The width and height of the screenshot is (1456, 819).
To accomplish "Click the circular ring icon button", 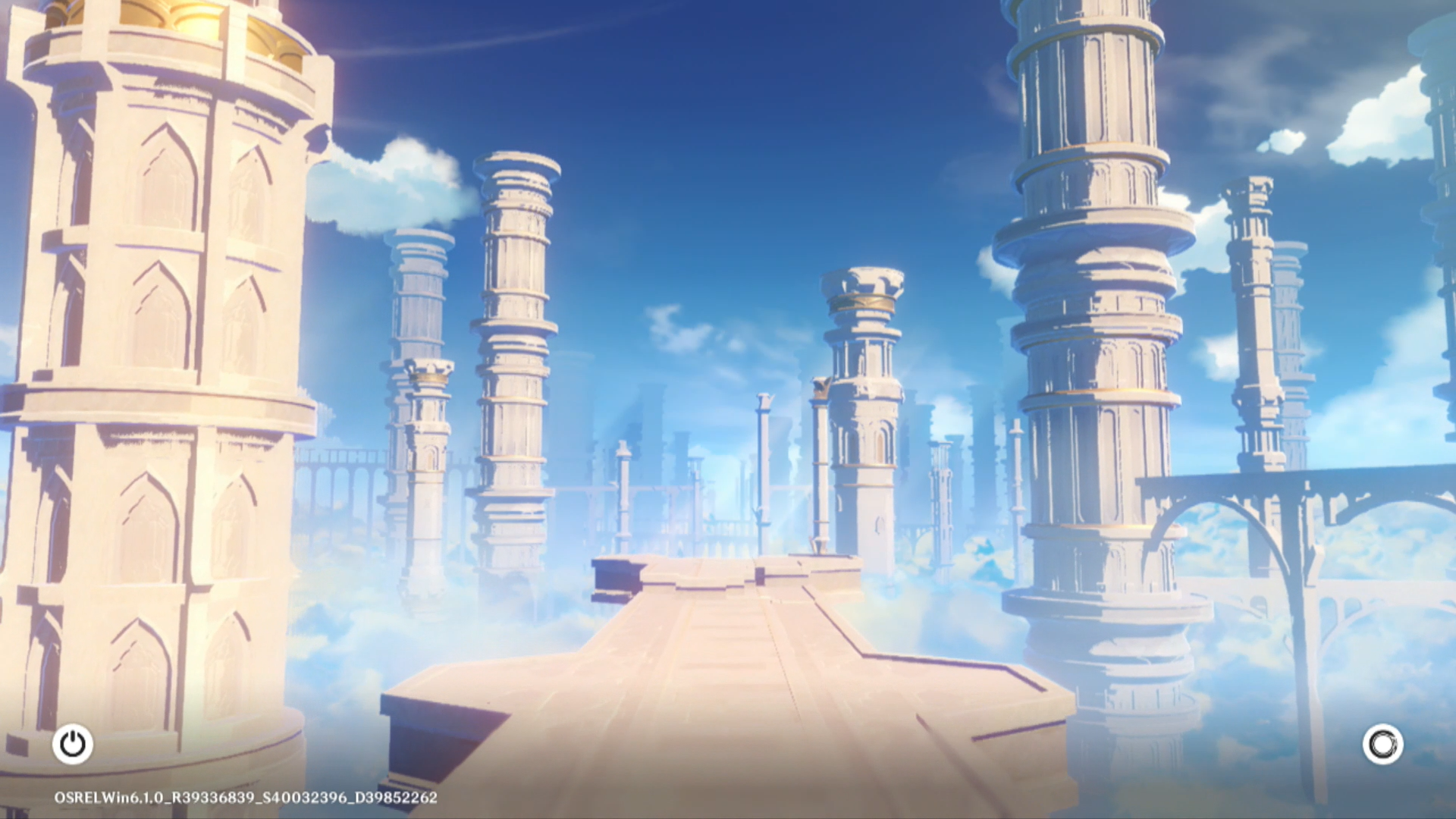I will [x=1382, y=744].
